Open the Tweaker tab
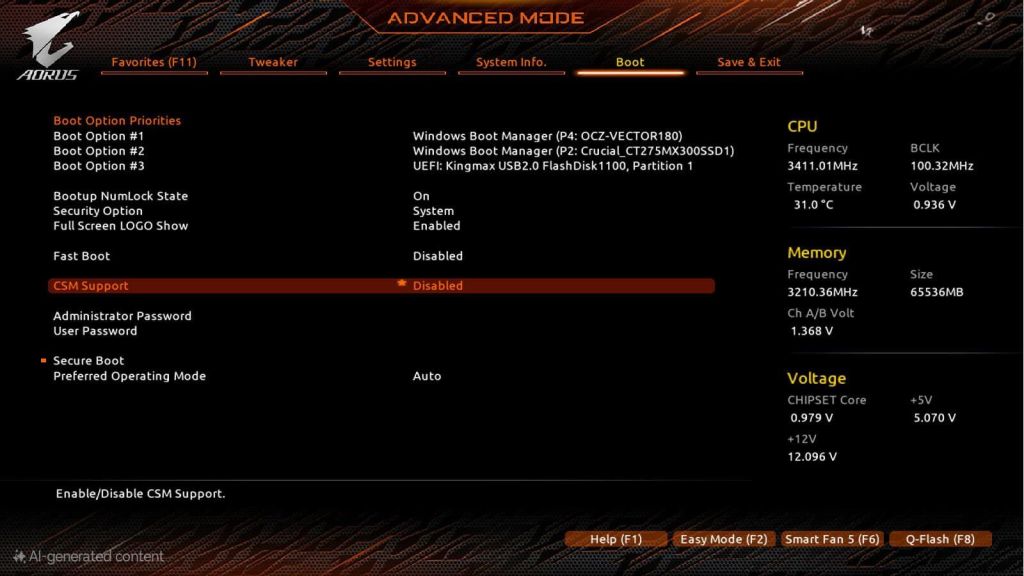The image size is (1024, 576). 273,62
